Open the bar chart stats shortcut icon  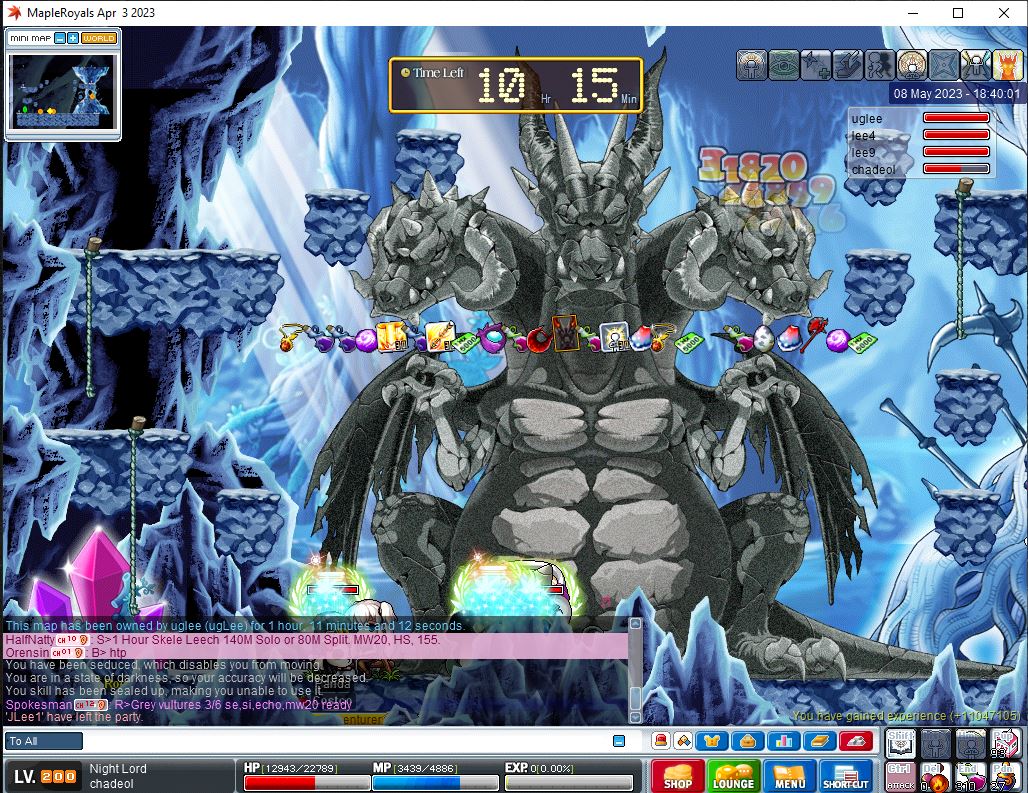pyautogui.click(x=781, y=741)
